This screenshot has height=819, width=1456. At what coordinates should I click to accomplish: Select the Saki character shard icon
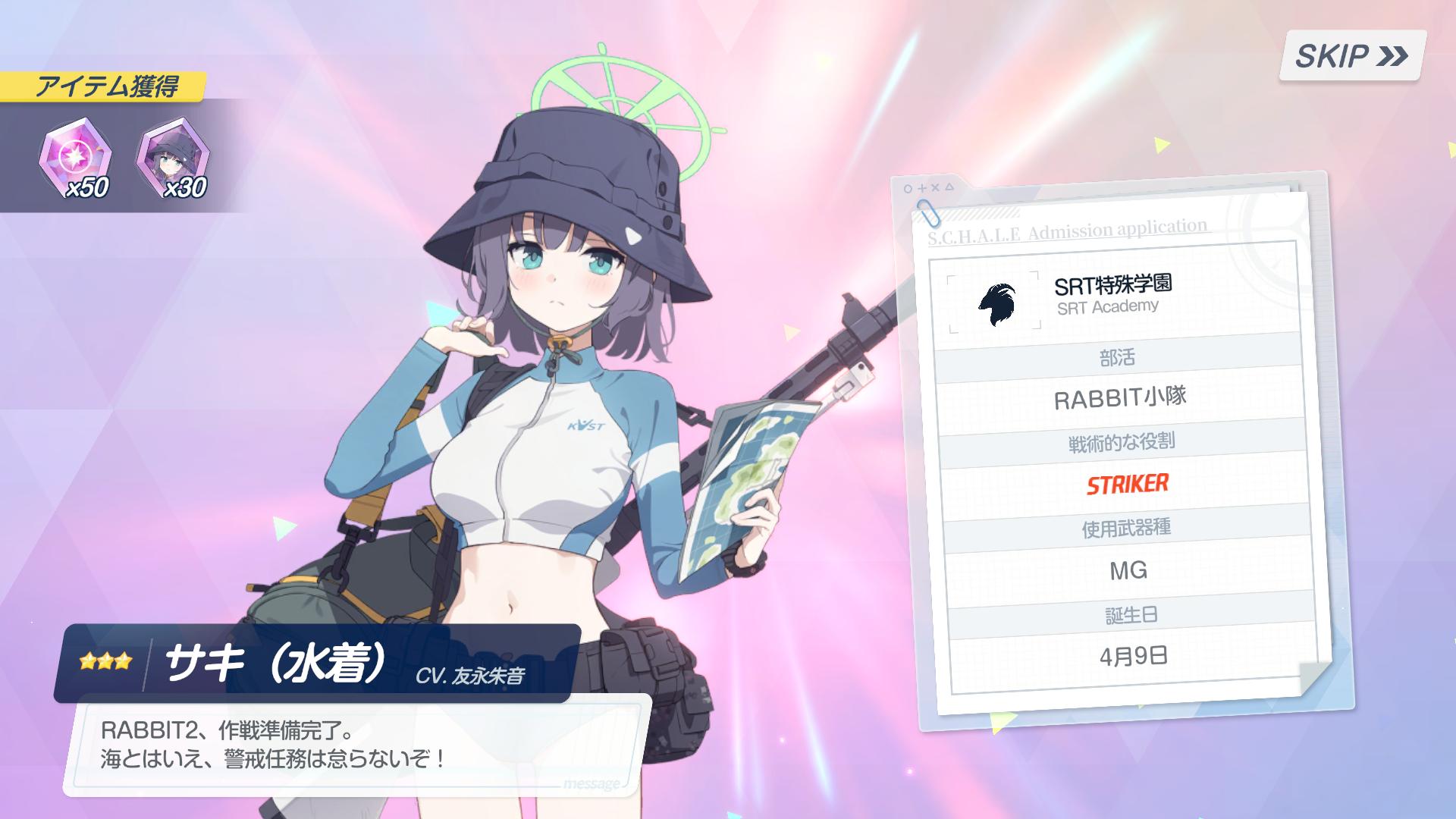(x=173, y=158)
